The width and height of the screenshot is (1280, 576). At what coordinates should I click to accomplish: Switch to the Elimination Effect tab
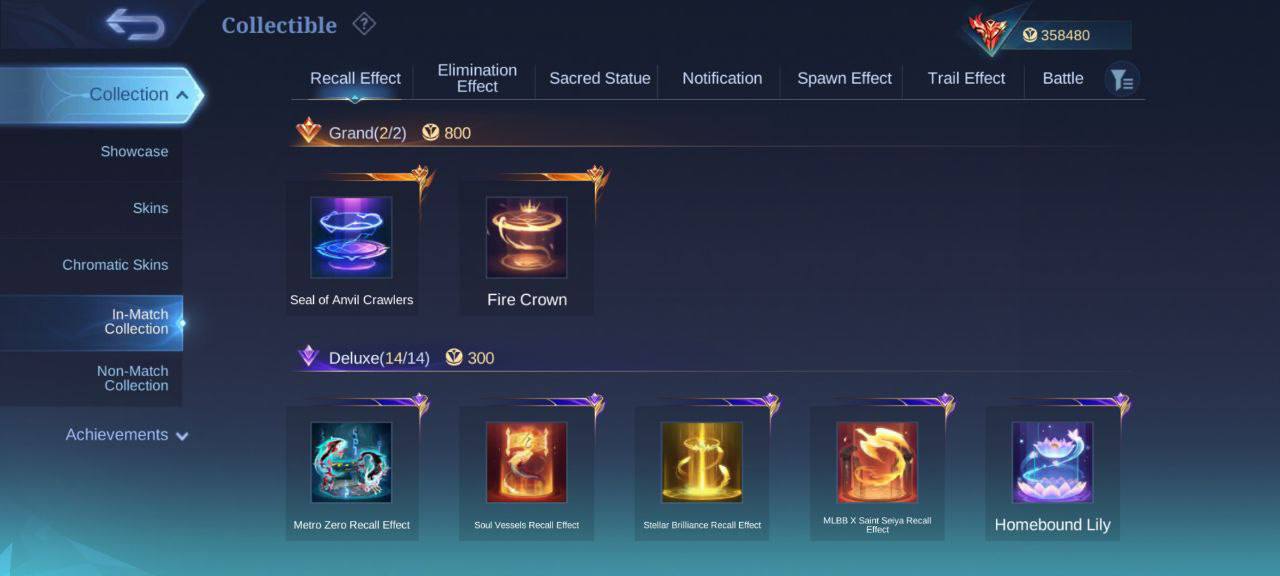(x=477, y=78)
